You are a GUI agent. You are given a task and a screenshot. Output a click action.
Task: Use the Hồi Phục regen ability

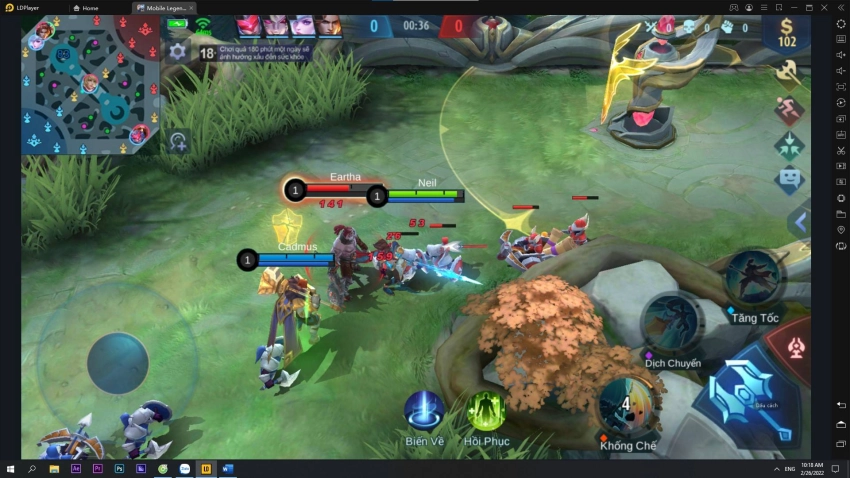[x=486, y=411]
